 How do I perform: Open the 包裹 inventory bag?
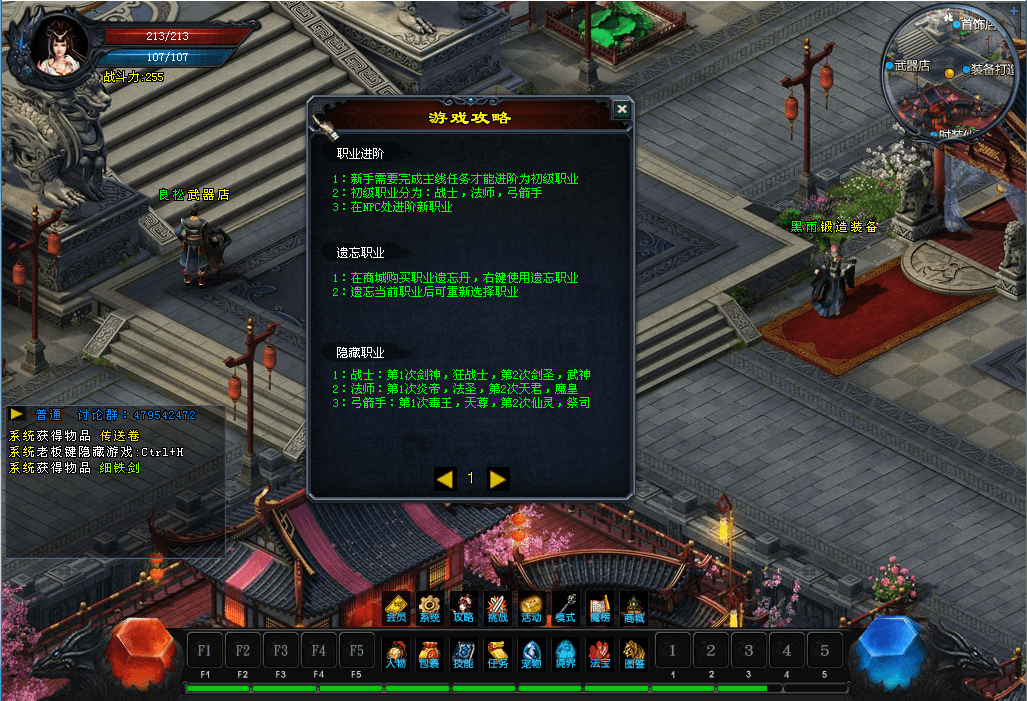pos(429,653)
